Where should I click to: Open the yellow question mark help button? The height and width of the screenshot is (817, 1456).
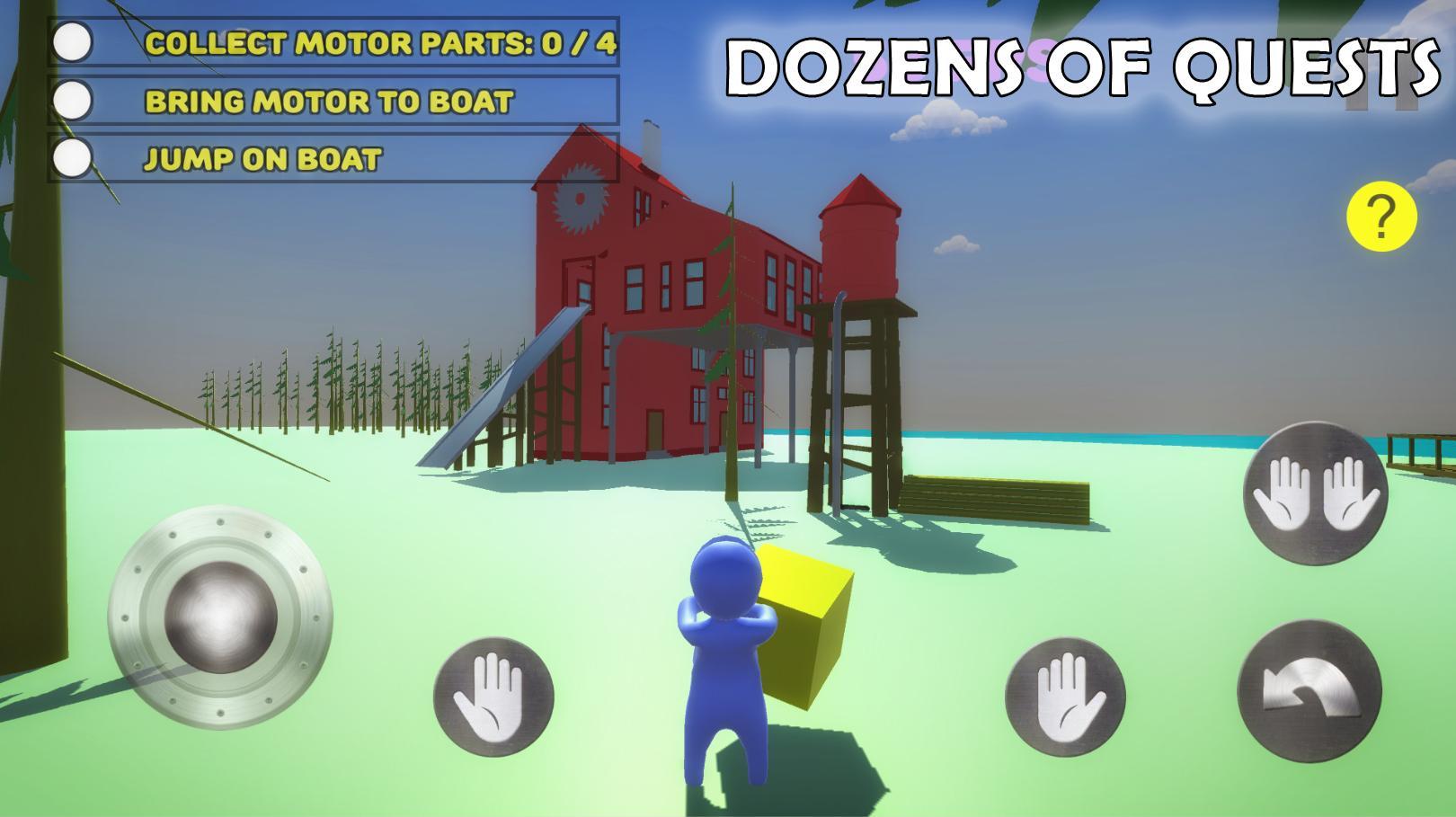point(1381,217)
